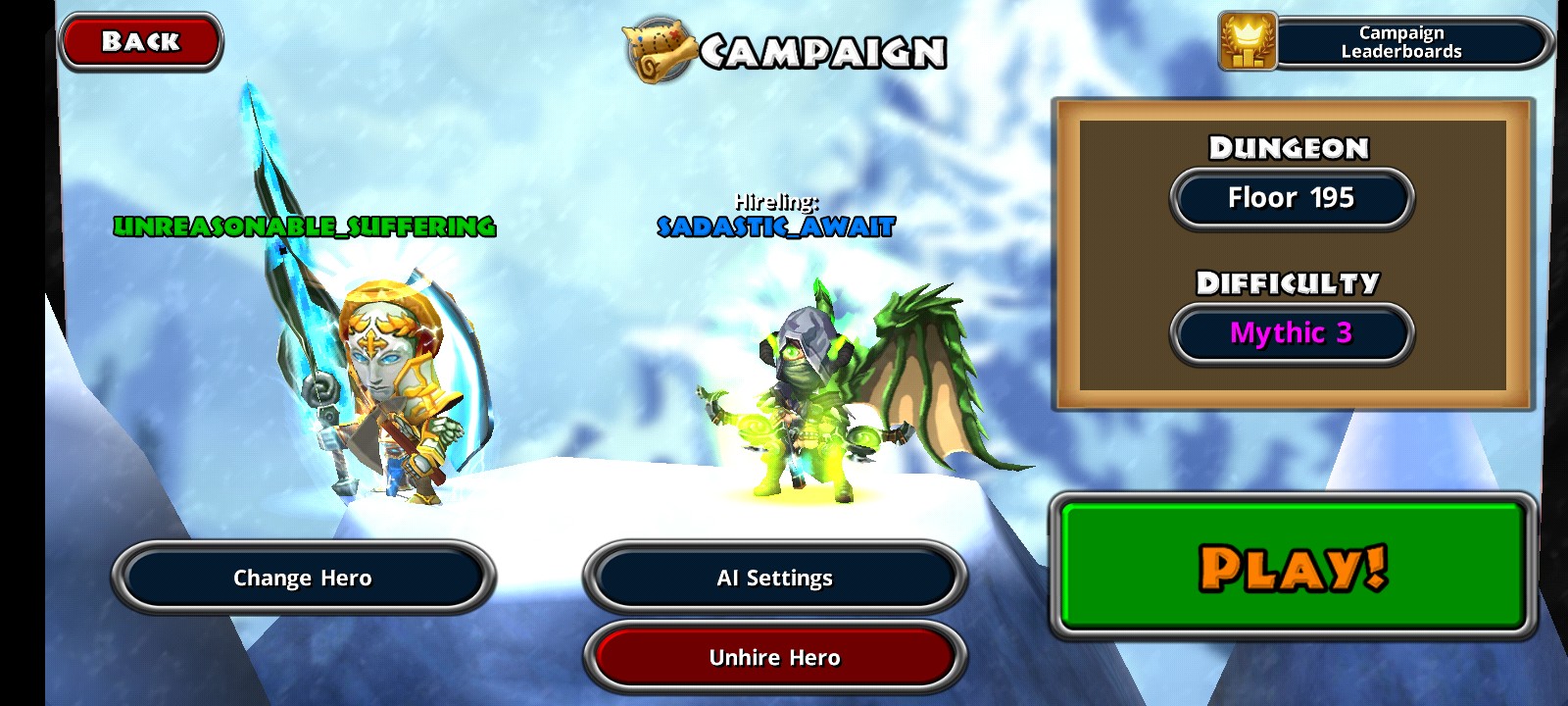1568x706 pixels.
Task: Change the Mythic 3 difficulty setting
Action: click(1291, 333)
